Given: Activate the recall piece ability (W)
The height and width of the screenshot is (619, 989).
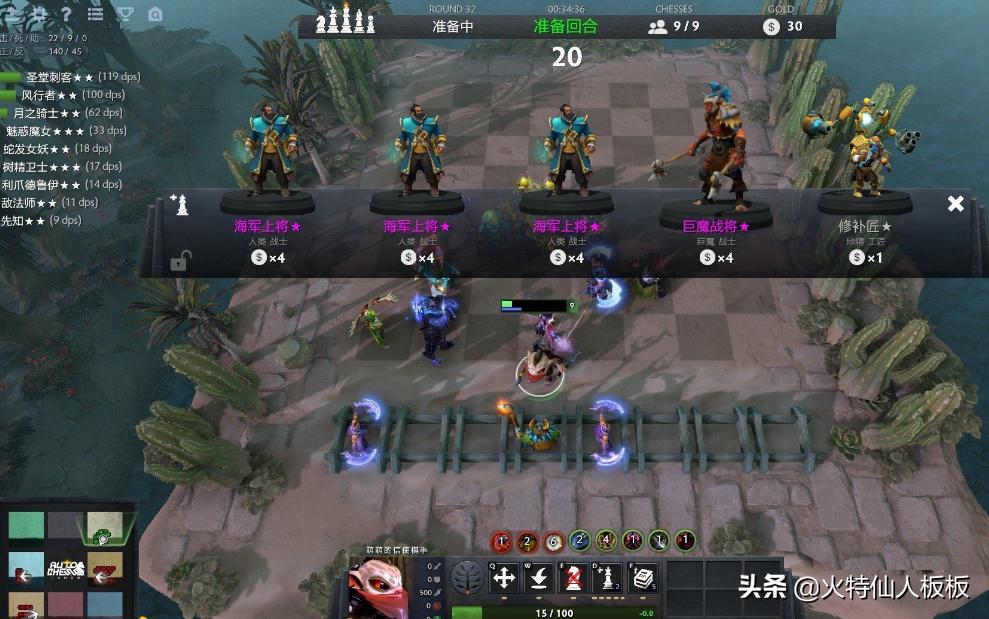Looking at the screenshot, I should 539,579.
